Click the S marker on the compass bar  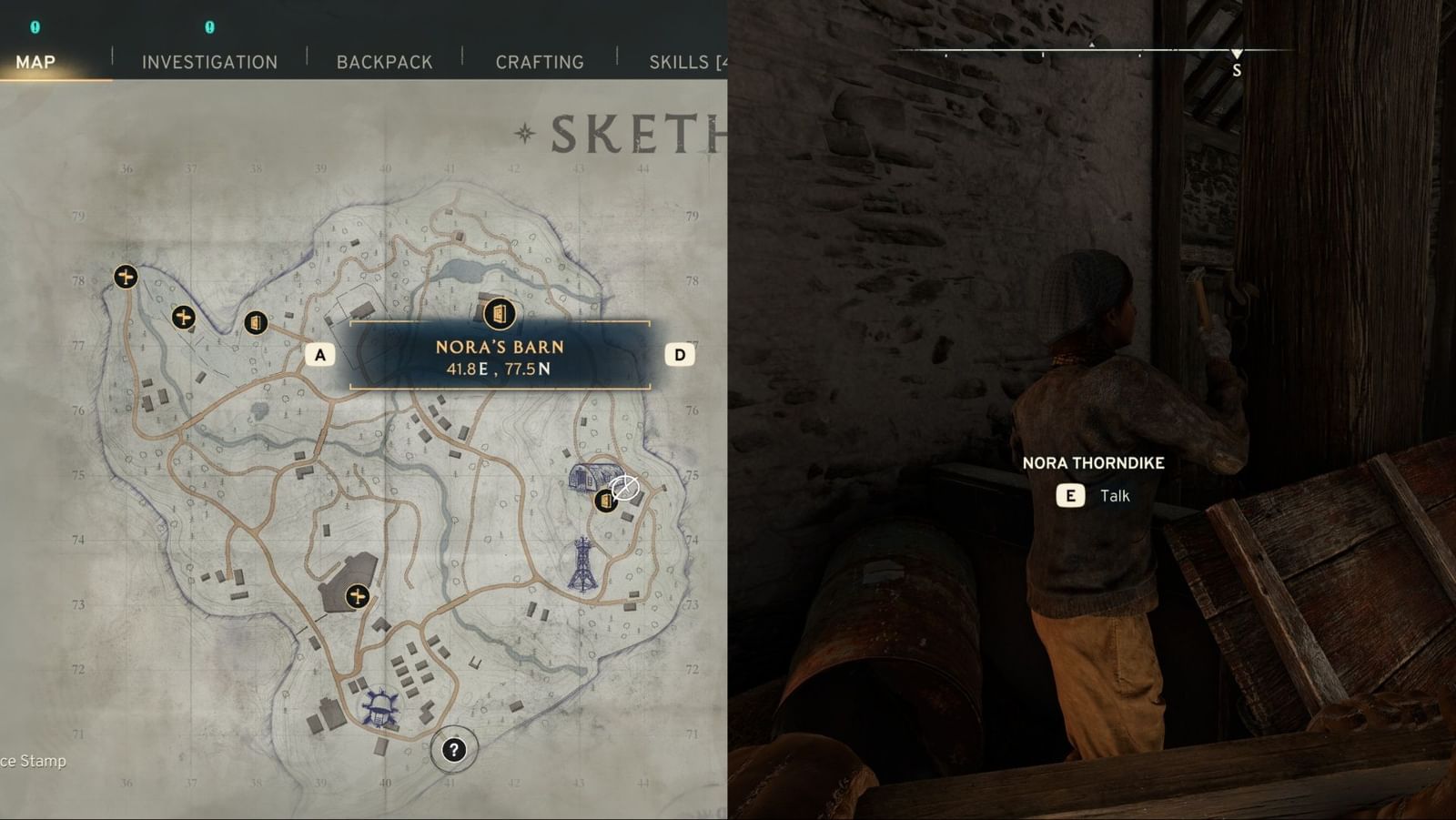pyautogui.click(x=1236, y=66)
